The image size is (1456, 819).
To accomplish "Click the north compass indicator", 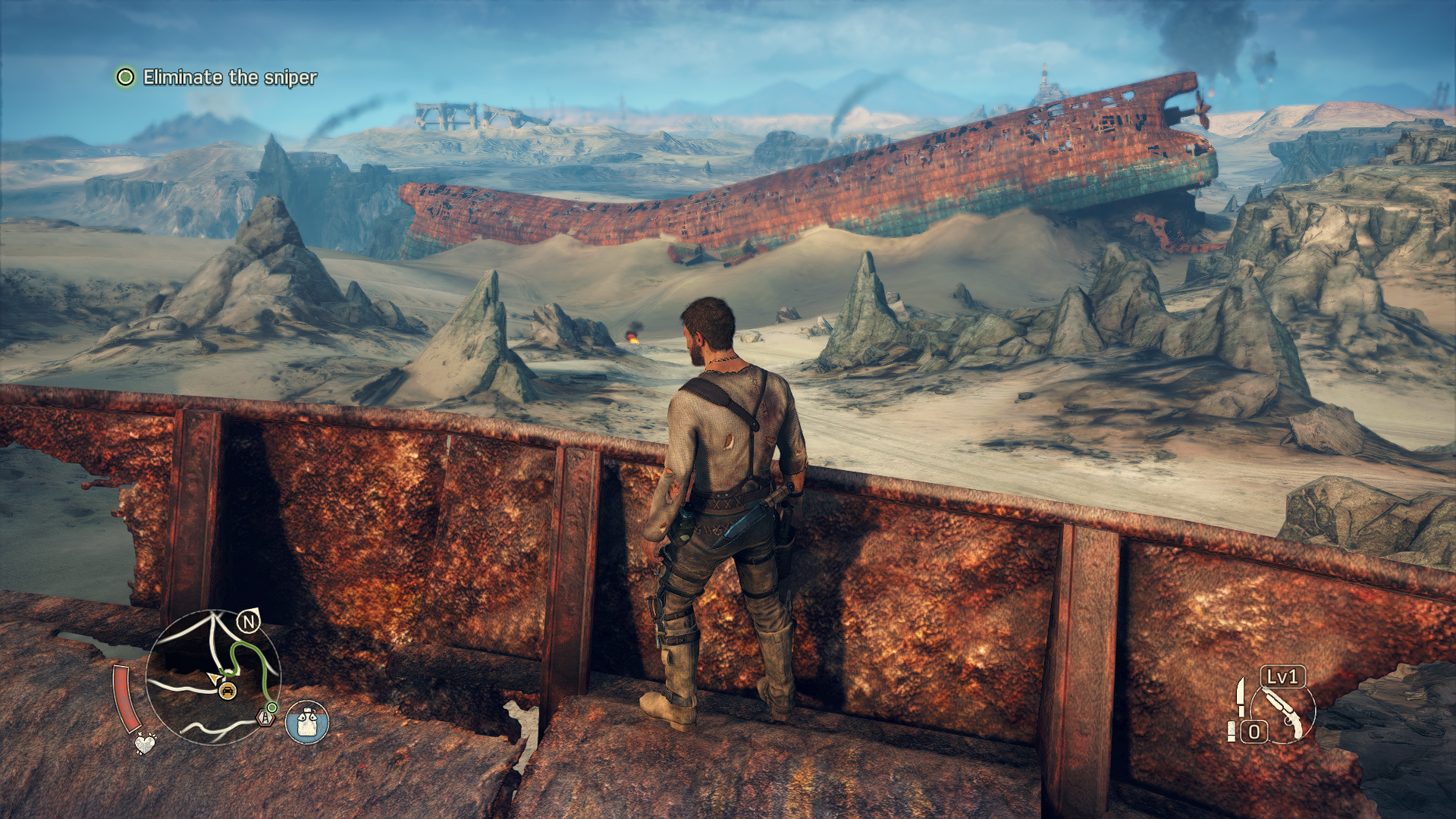I will point(248,623).
